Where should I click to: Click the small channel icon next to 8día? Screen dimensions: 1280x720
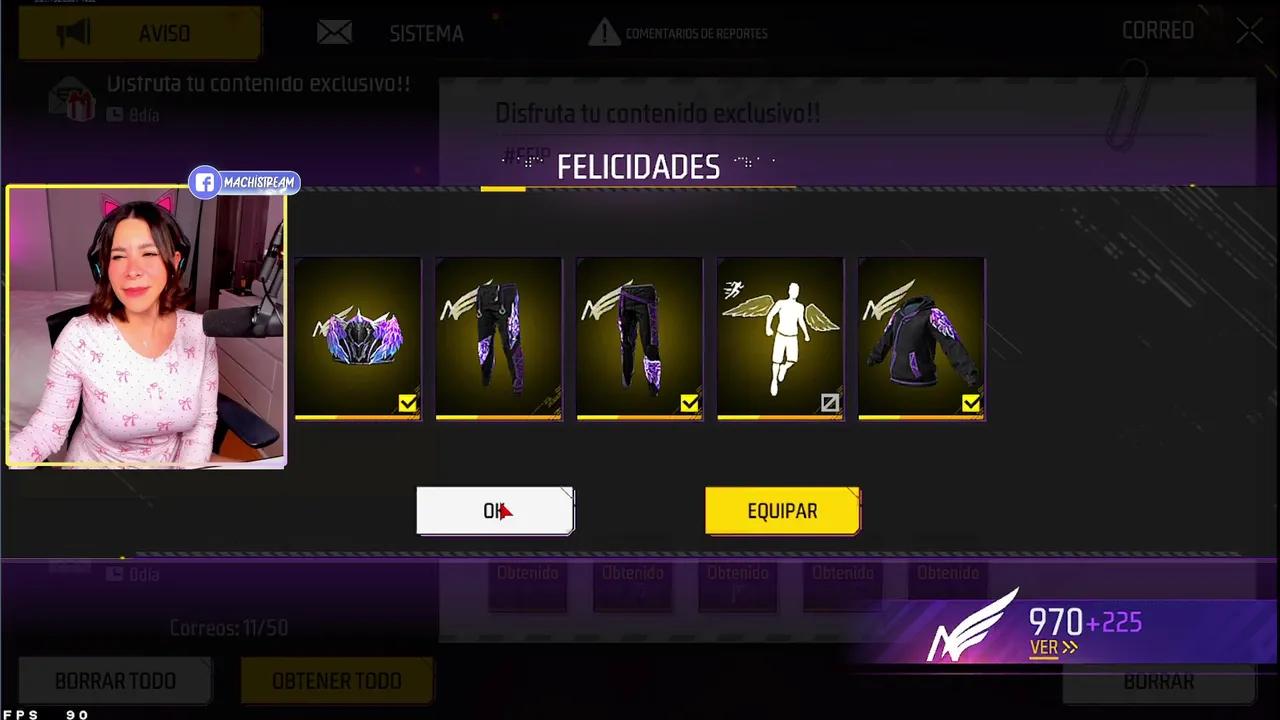pyautogui.click(x=113, y=115)
